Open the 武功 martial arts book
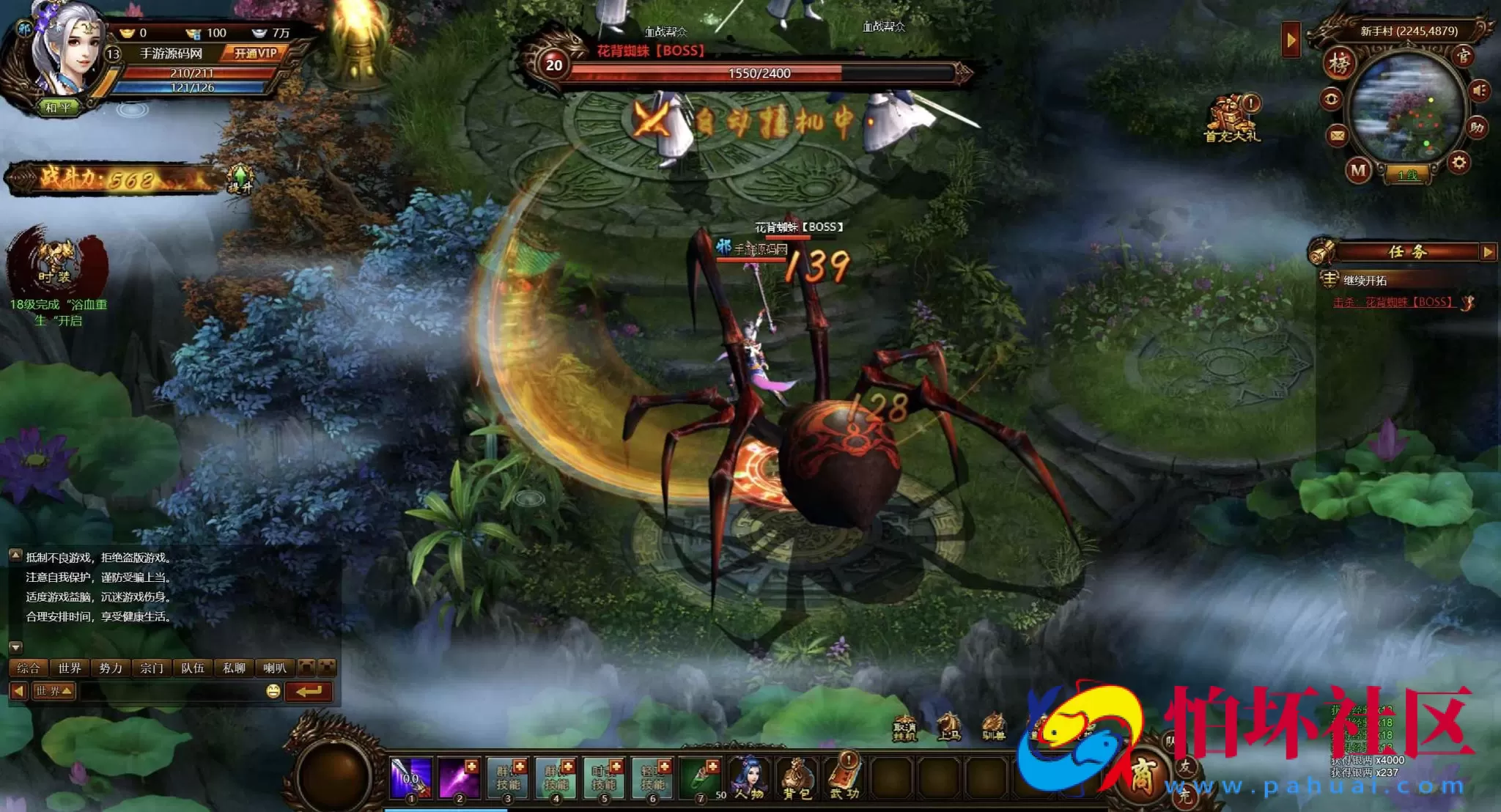Image resolution: width=1501 pixels, height=812 pixels. (844, 778)
